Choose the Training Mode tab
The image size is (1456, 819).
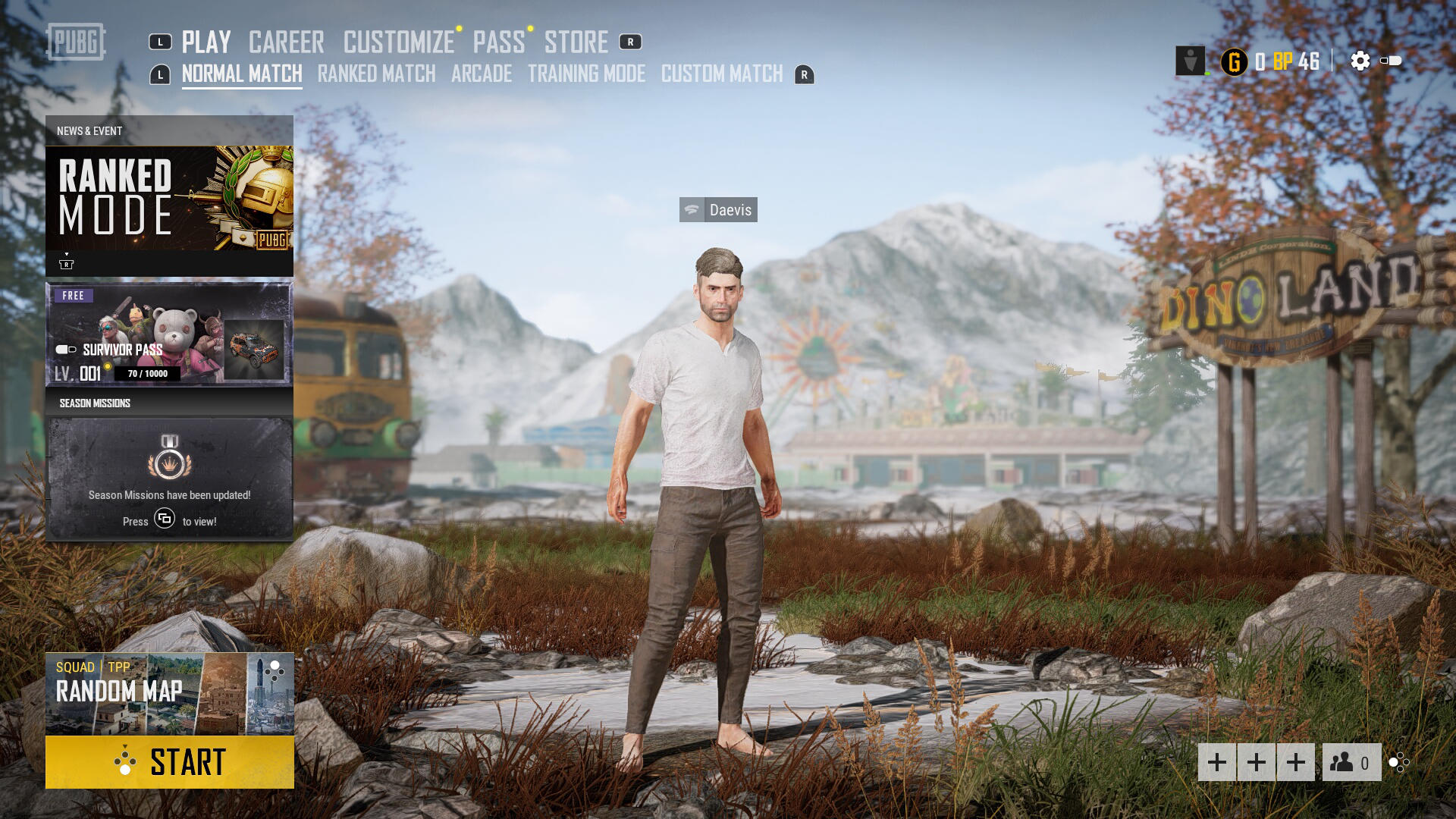click(x=586, y=74)
